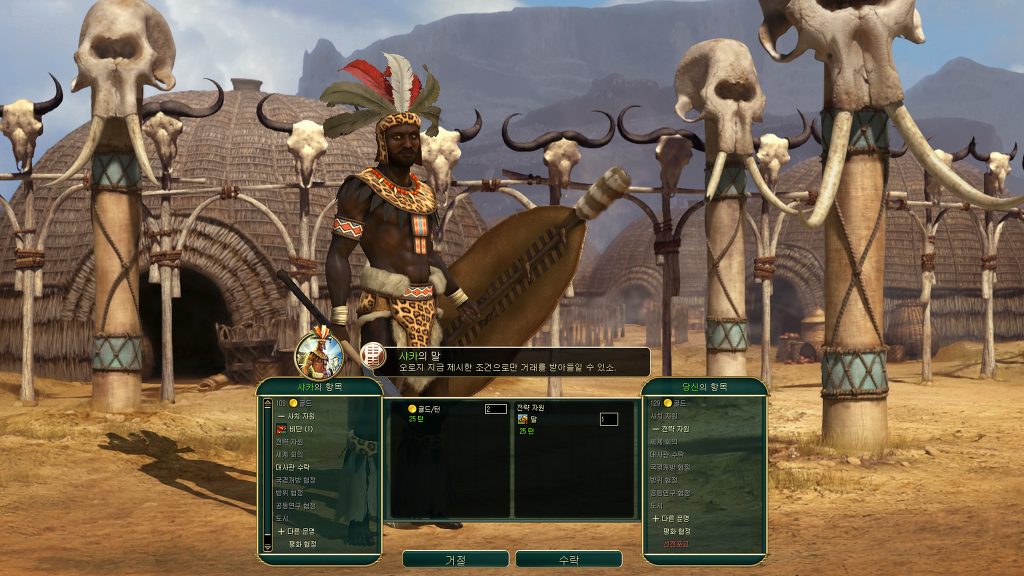Image resolution: width=1024 pixels, height=576 pixels.
Task: Remove the 말 horse resource from the offer
Action: [533, 419]
